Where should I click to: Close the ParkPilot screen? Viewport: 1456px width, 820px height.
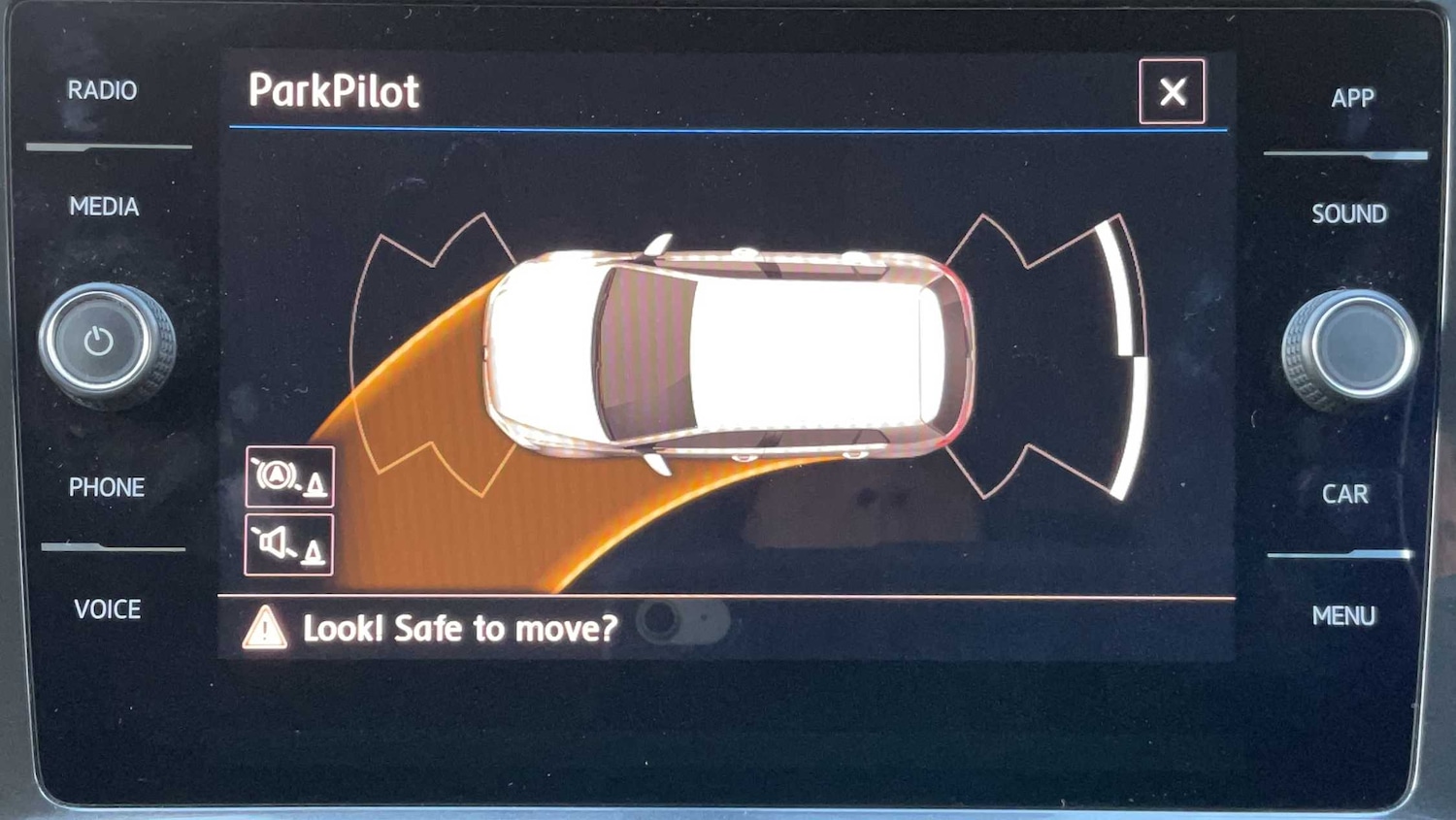tap(1172, 92)
